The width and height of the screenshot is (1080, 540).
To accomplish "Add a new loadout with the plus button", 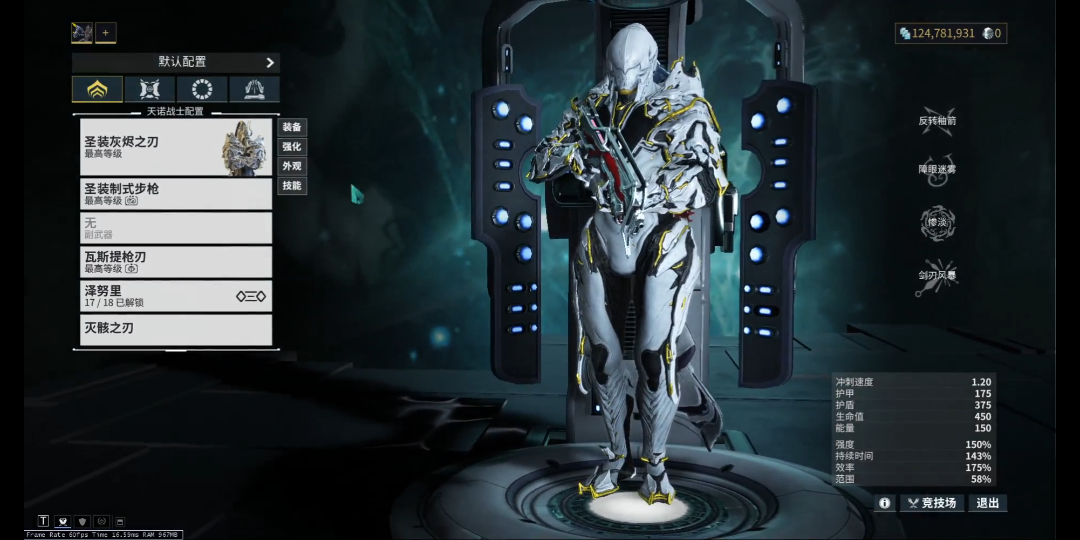I will [x=105, y=33].
